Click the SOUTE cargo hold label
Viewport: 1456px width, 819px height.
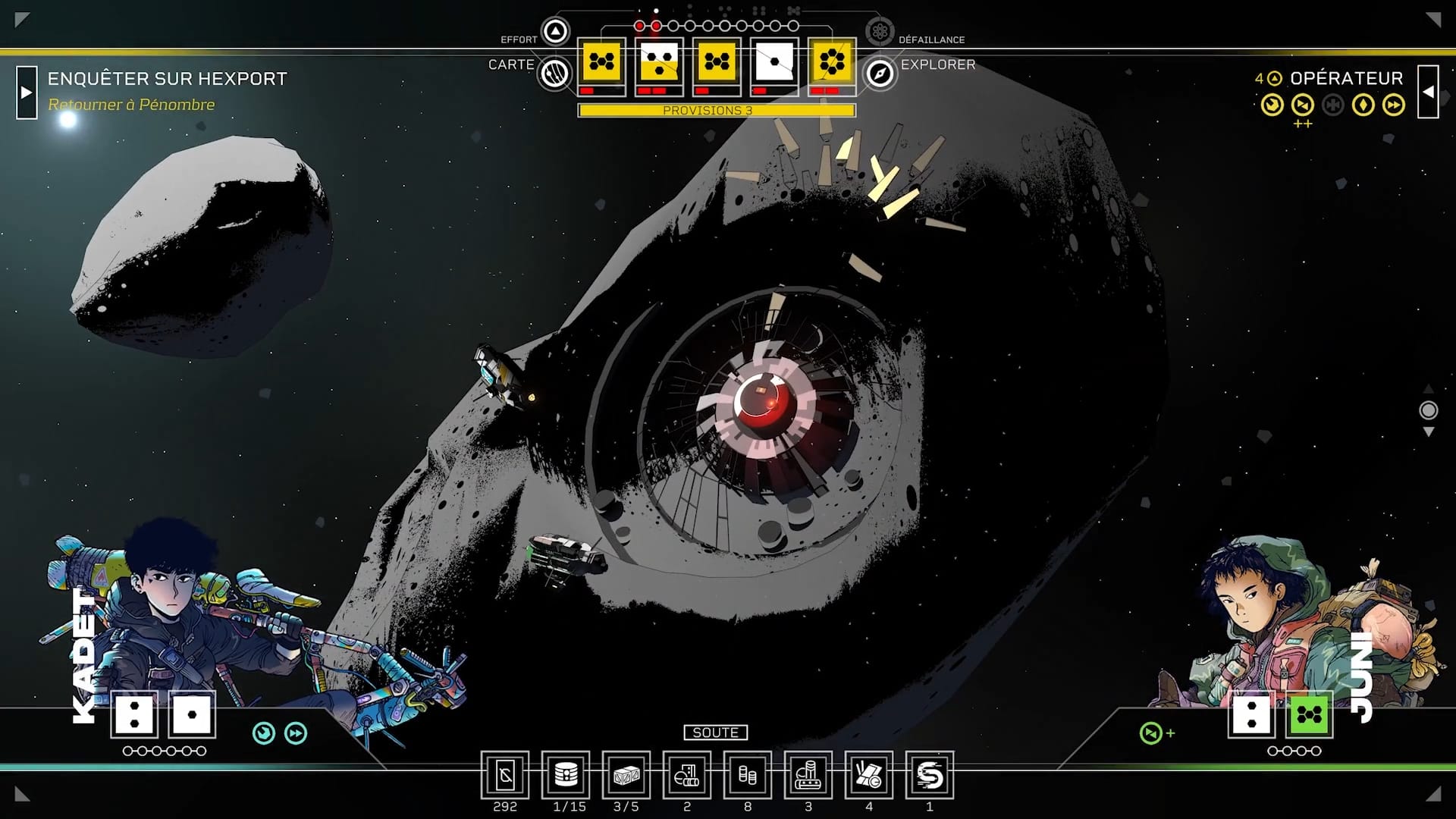pyautogui.click(x=715, y=733)
